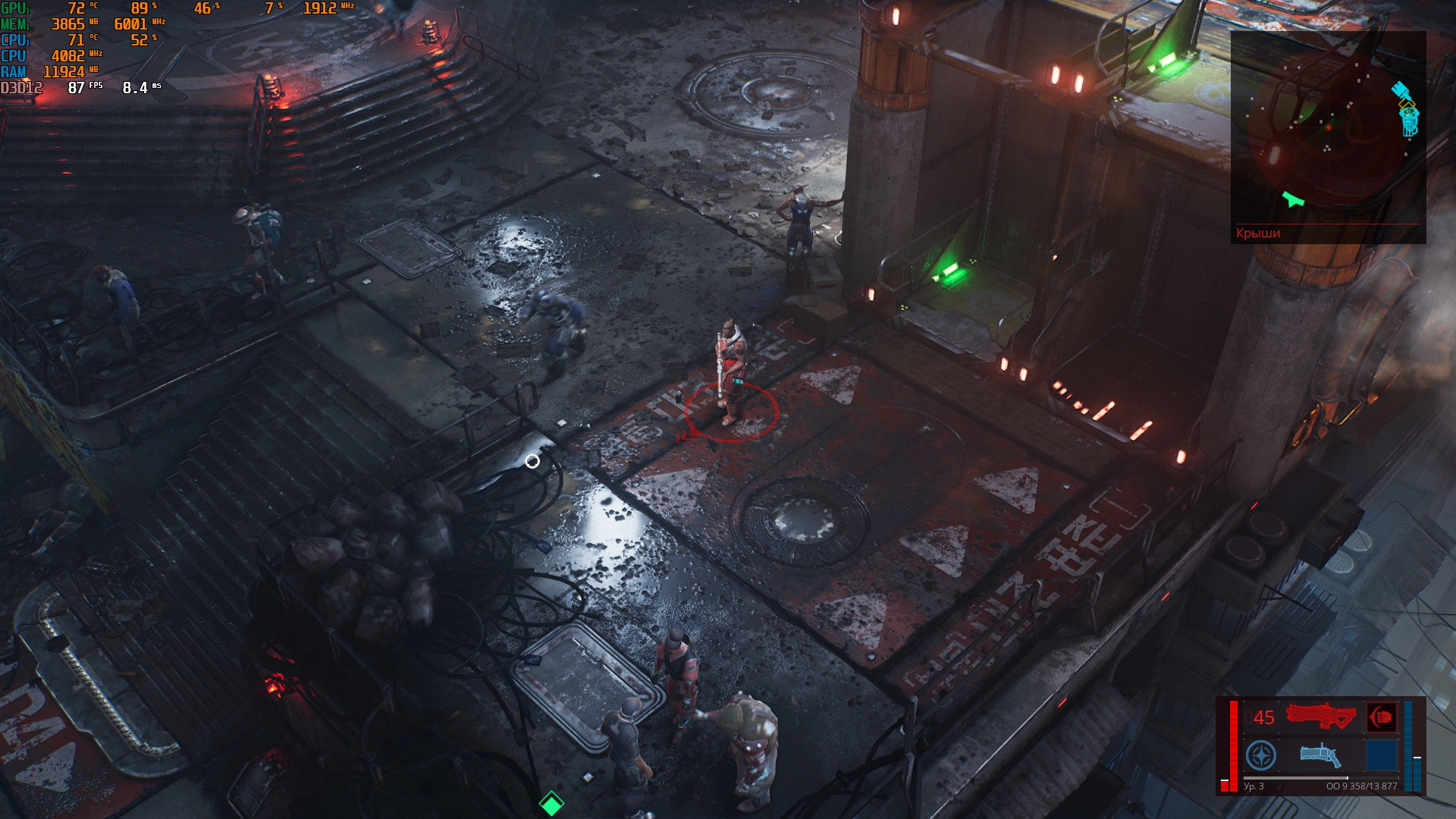Activate the blue compass star ability
Viewport: 1456px width, 819px height.
click(1261, 755)
